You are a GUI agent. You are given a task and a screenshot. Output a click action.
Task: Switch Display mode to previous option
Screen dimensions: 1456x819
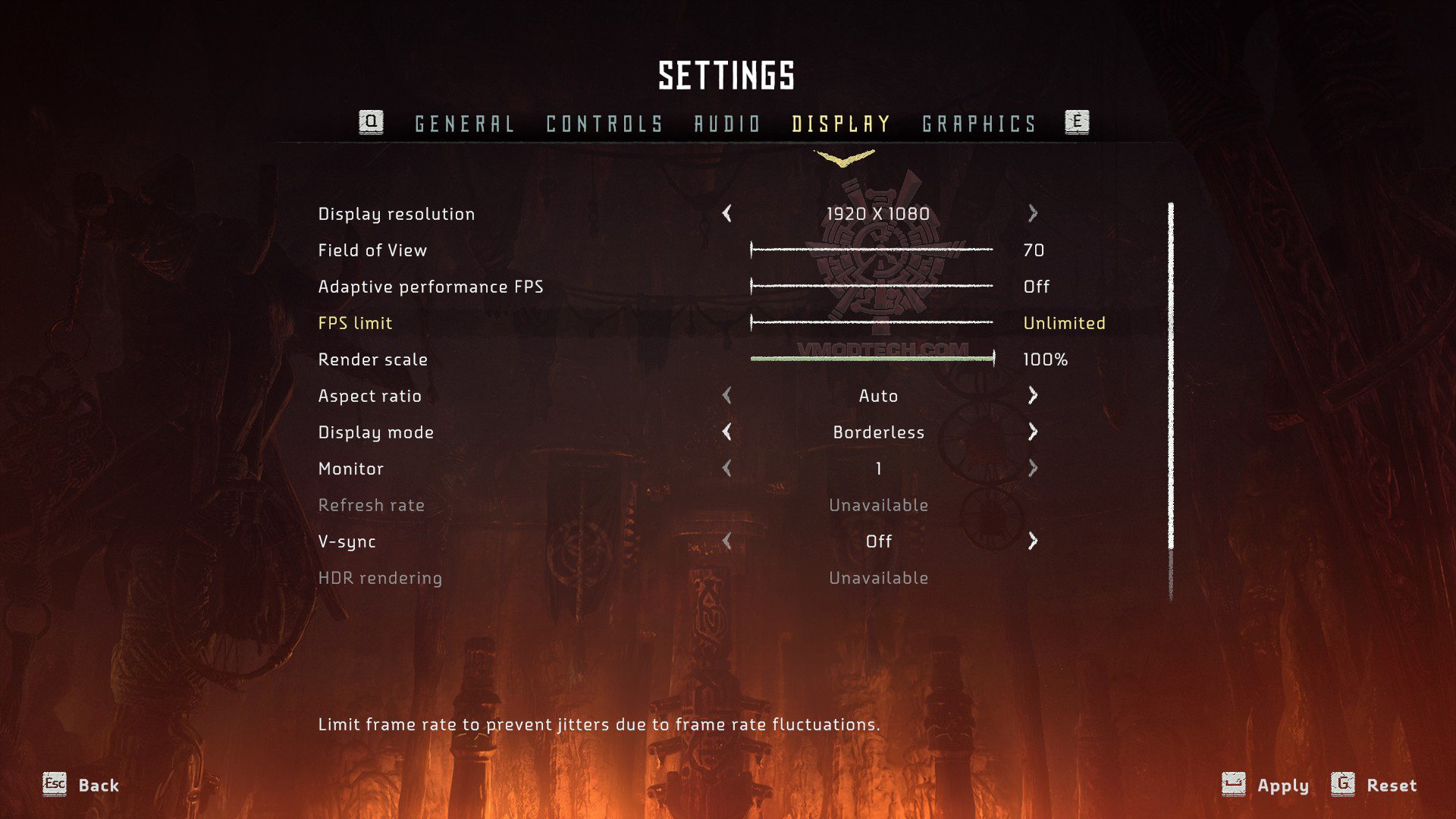tap(727, 431)
